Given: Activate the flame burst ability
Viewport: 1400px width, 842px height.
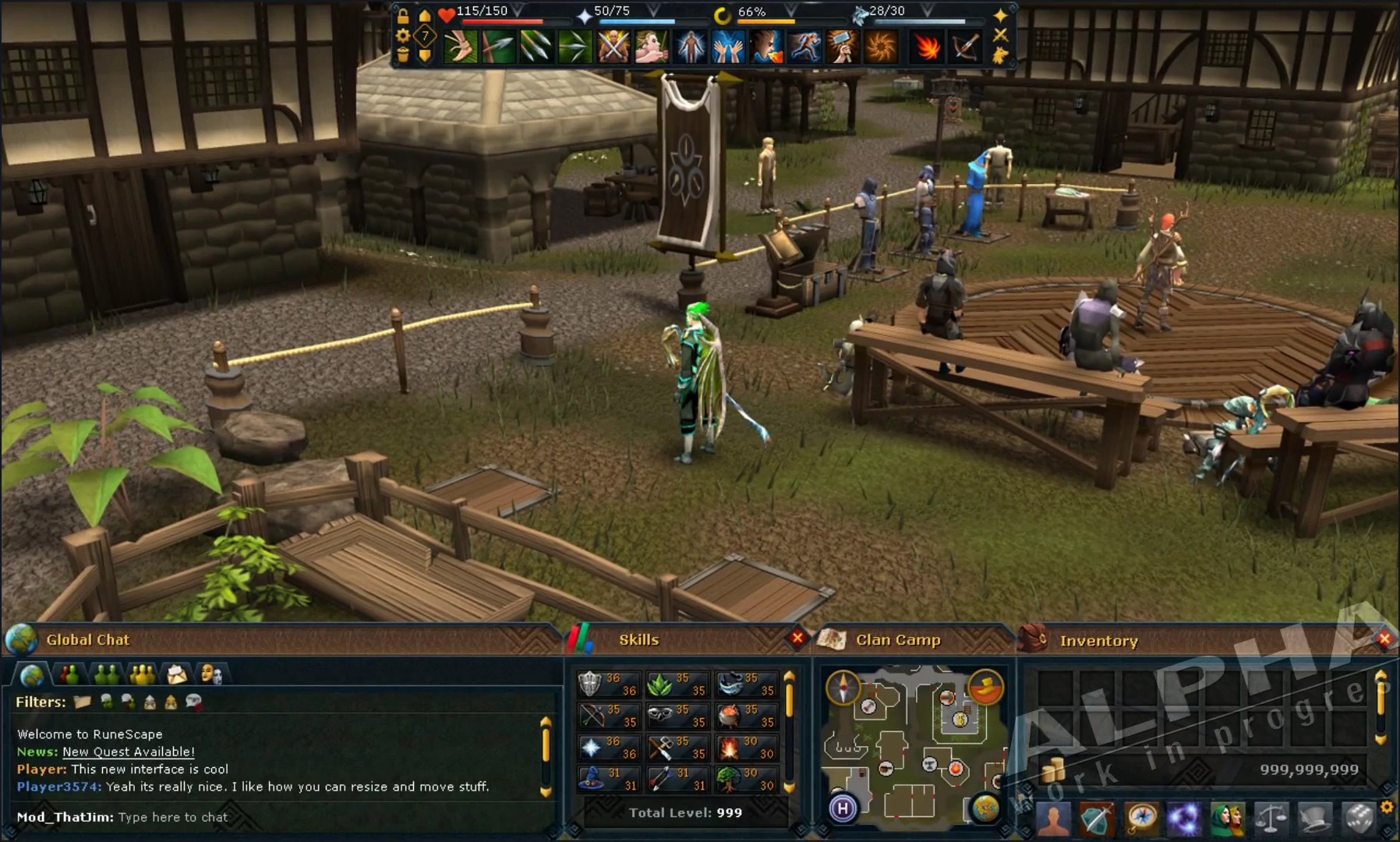Looking at the screenshot, I should tap(927, 46).
